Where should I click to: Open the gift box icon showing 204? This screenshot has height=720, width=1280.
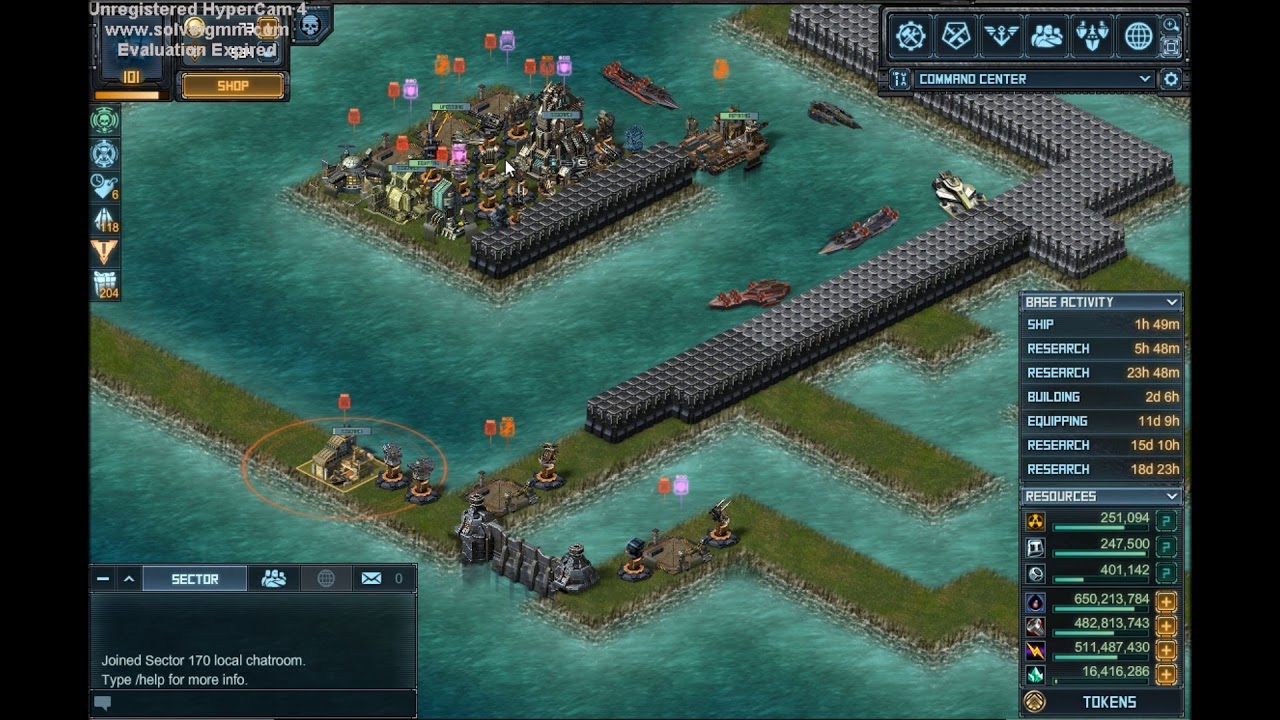pos(105,284)
